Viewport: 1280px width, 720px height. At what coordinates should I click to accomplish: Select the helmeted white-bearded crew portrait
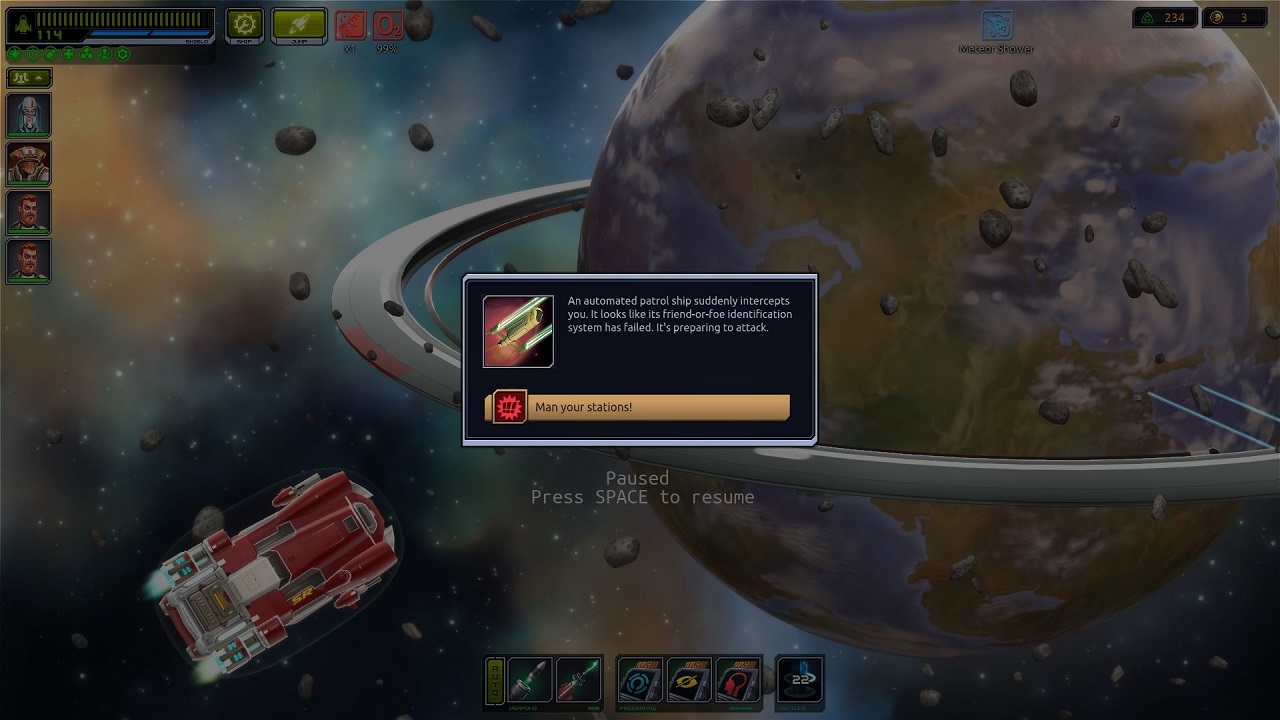pos(29,115)
